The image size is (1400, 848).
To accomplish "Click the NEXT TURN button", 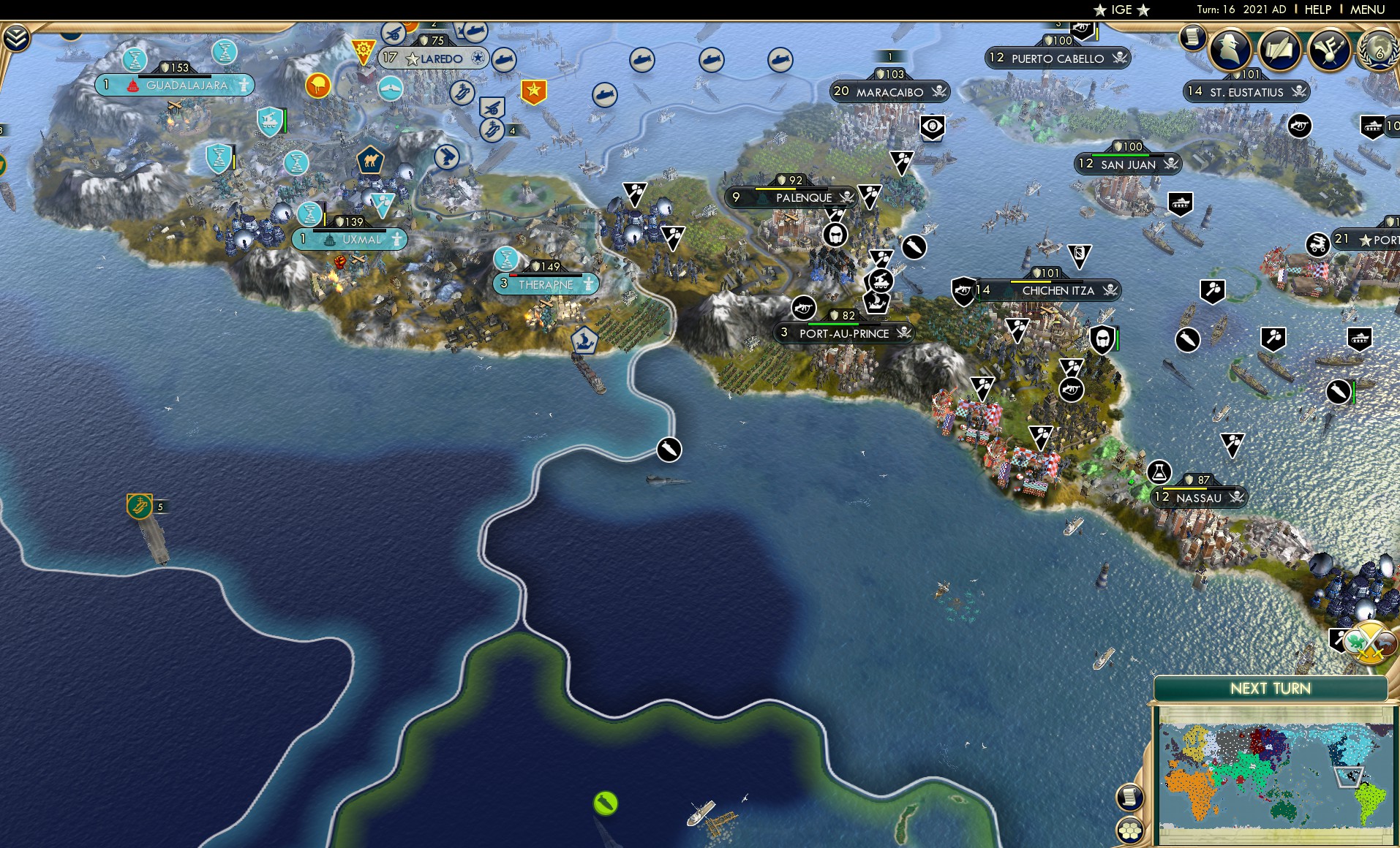I will coord(1272,688).
